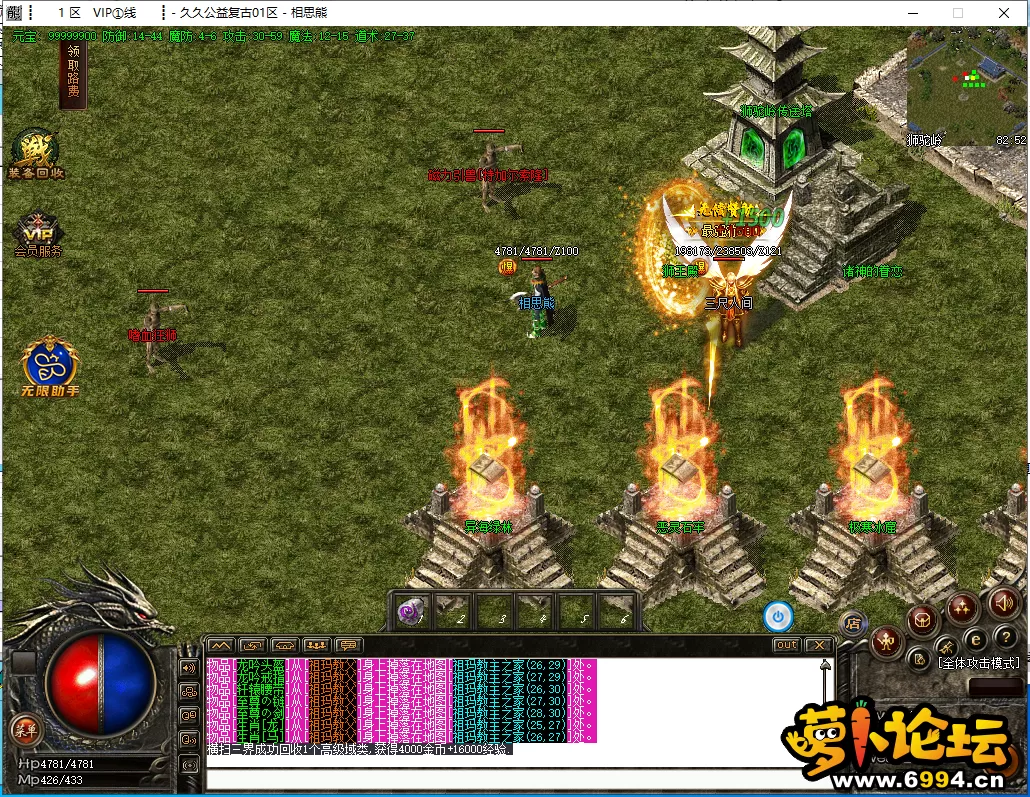Select the purple swirl item in hotbar slot 1
Image resolution: width=1030 pixels, height=797 pixels.
[410, 610]
